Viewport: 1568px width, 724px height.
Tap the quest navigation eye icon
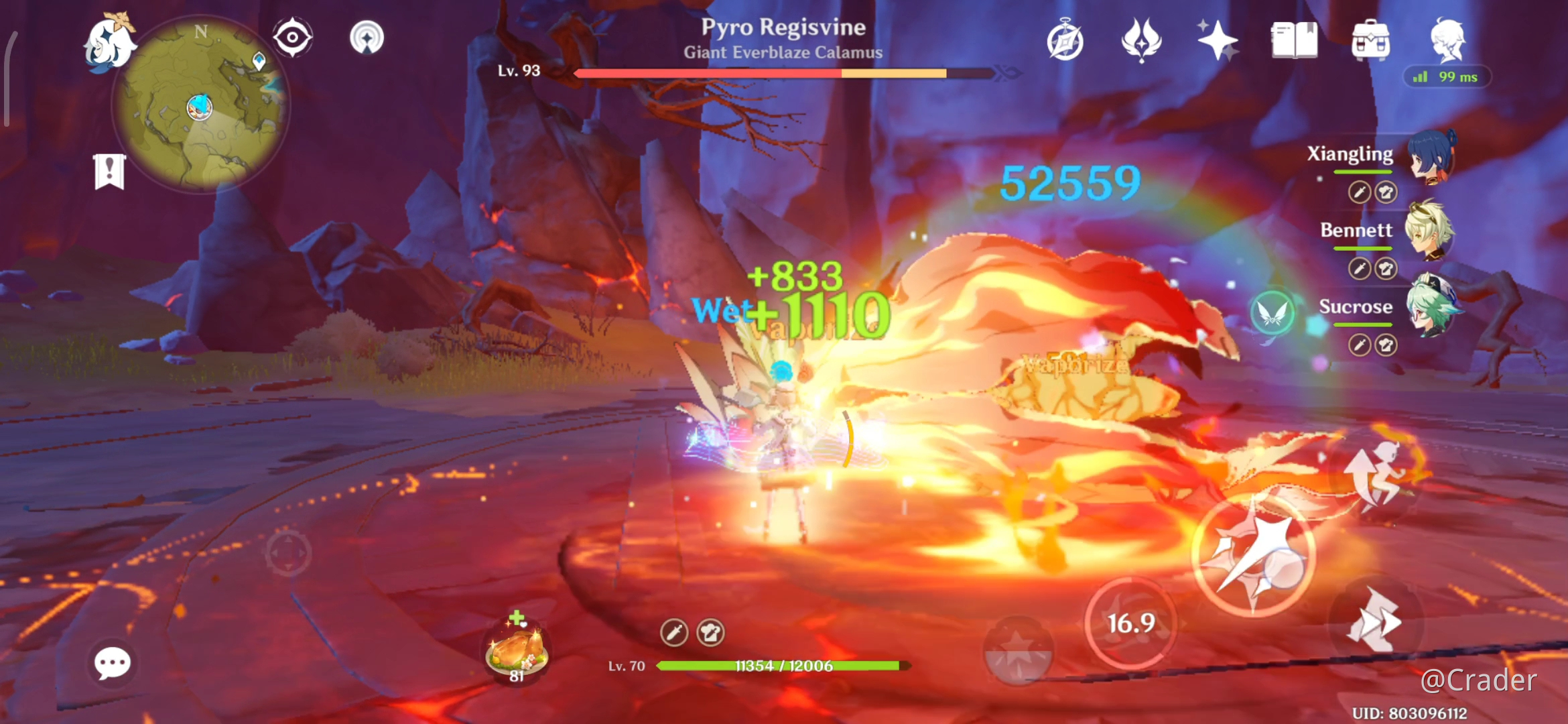pos(292,38)
